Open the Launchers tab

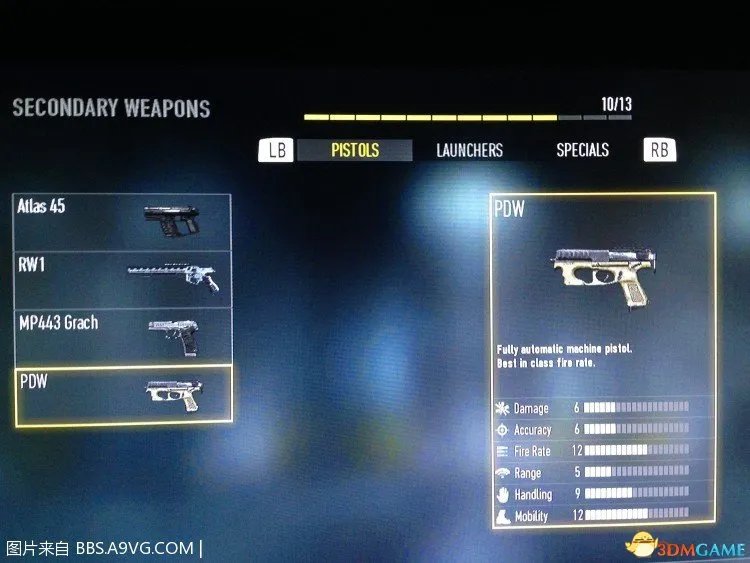[469, 150]
